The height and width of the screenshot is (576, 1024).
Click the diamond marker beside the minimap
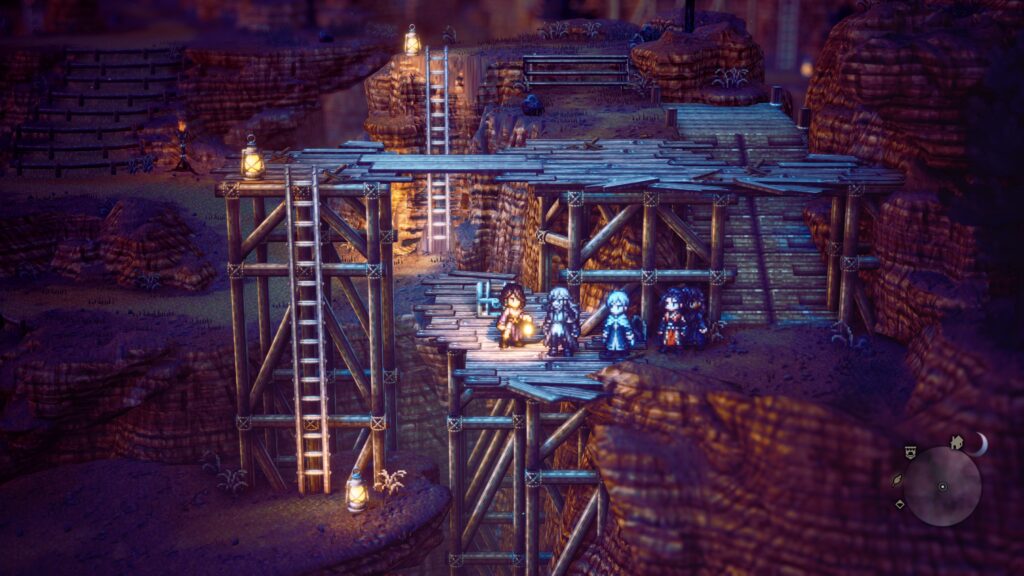[x=900, y=504]
